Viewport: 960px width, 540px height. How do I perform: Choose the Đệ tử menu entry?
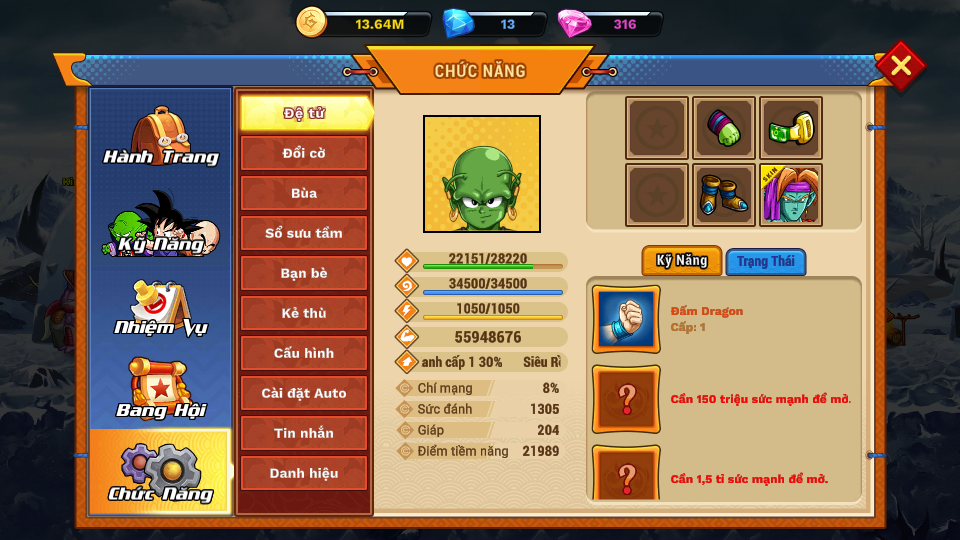click(x=304, y=113)
